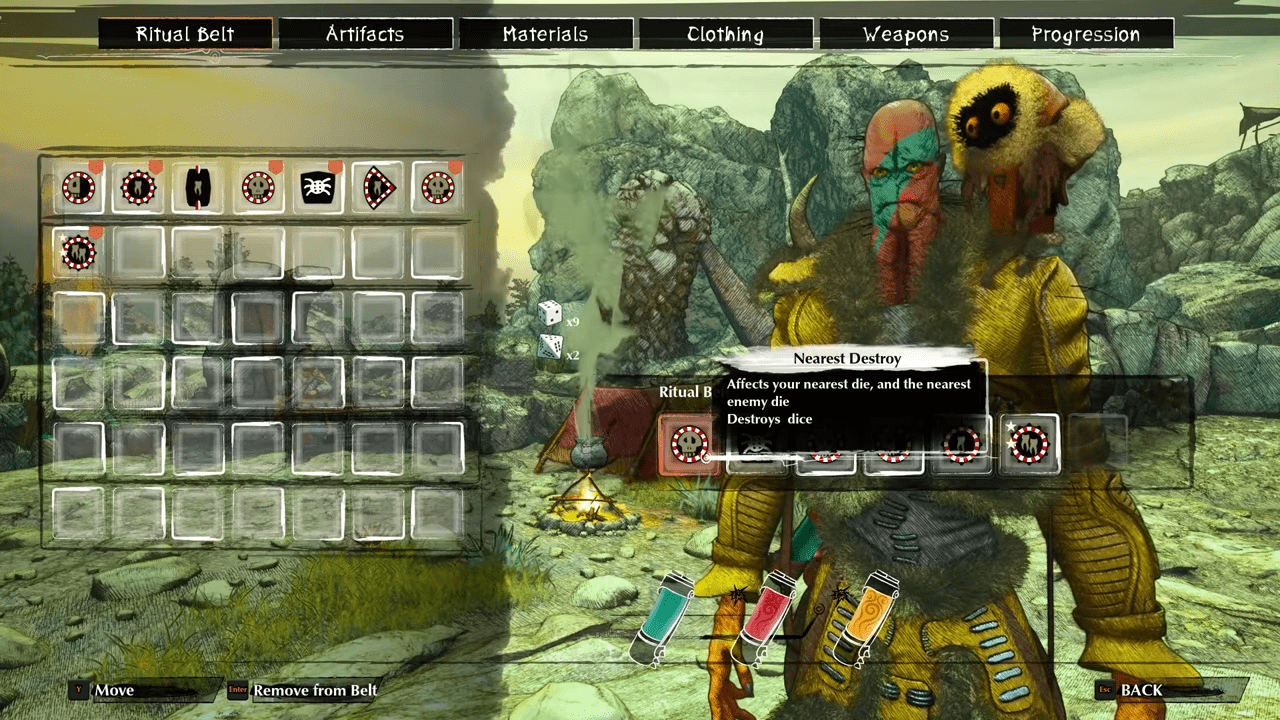Select the highlighted skull slot on belt
This screenshot has height=720, width=1280.
pos(690,444)
